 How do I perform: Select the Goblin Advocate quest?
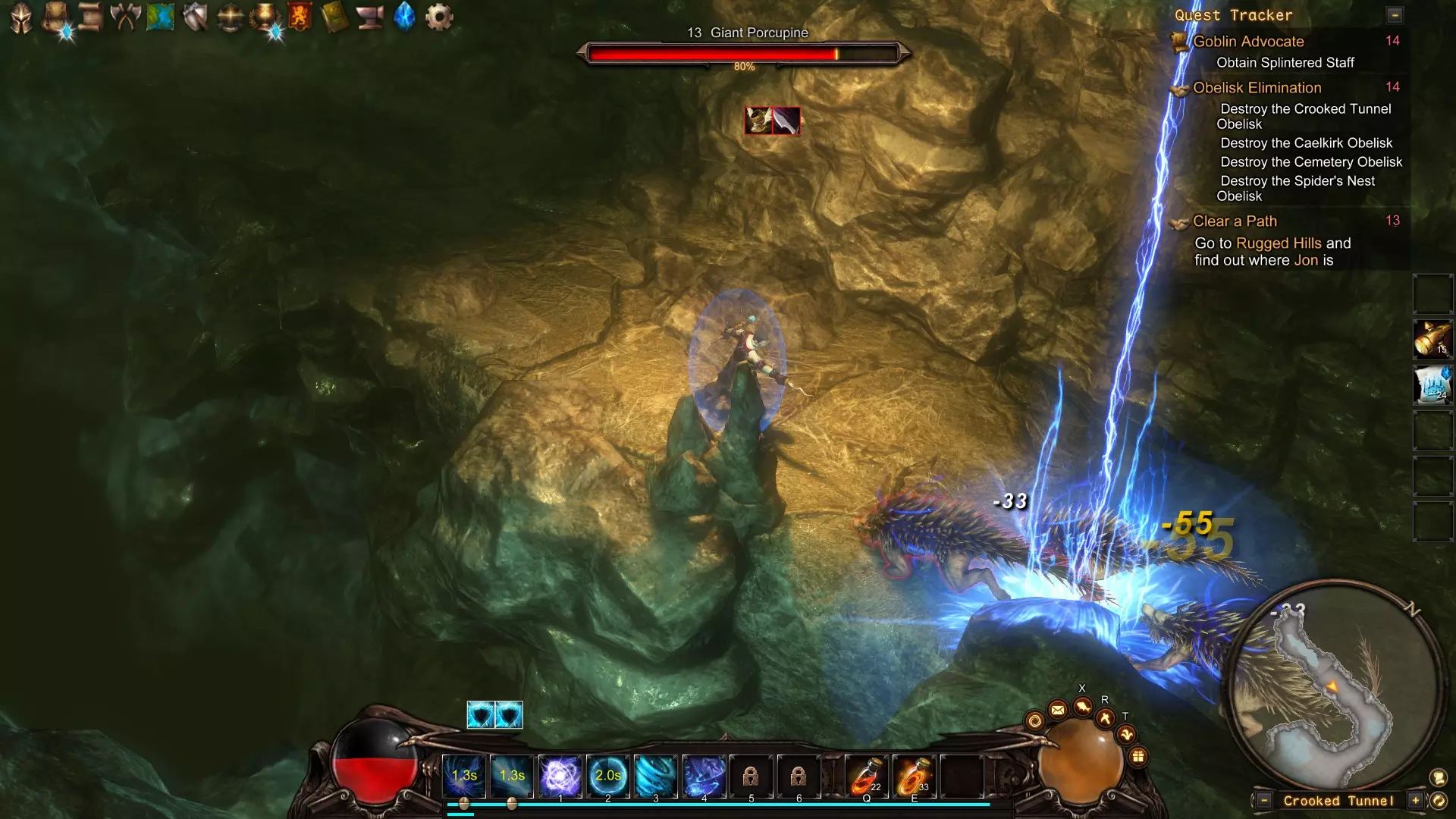[x=1248, y=42]
